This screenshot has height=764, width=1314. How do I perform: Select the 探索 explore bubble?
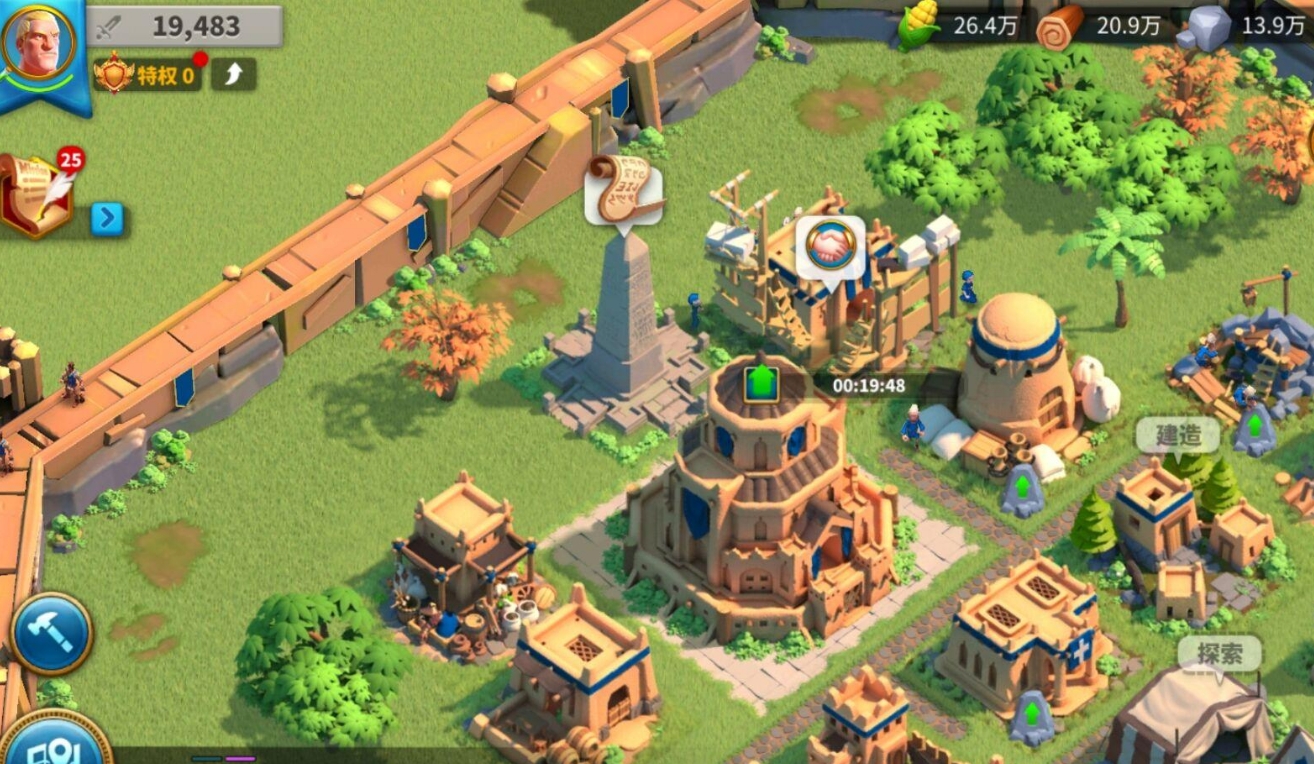[x=1219, y=654]
